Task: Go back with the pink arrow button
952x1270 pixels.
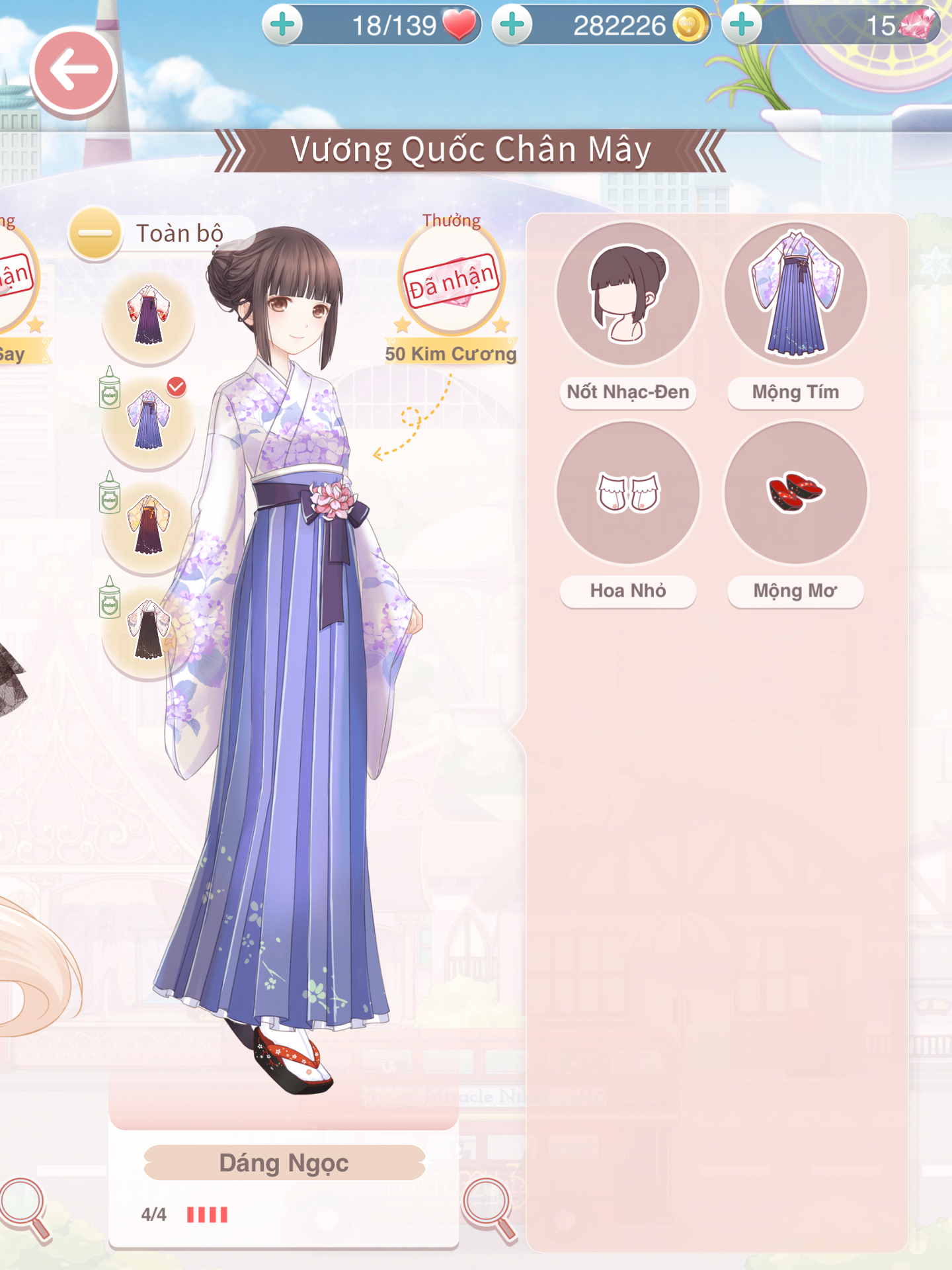Action: 73,71
